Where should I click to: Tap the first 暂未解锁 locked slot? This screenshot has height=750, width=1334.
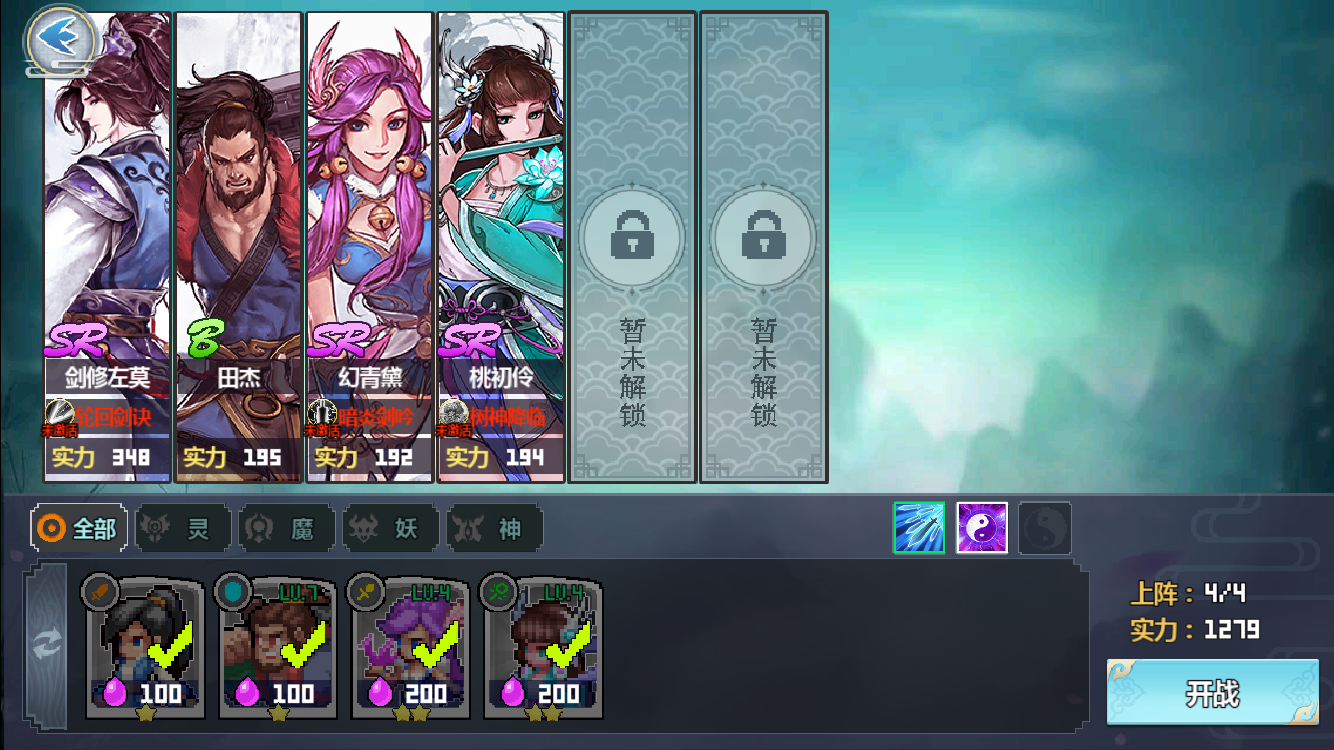631,240
